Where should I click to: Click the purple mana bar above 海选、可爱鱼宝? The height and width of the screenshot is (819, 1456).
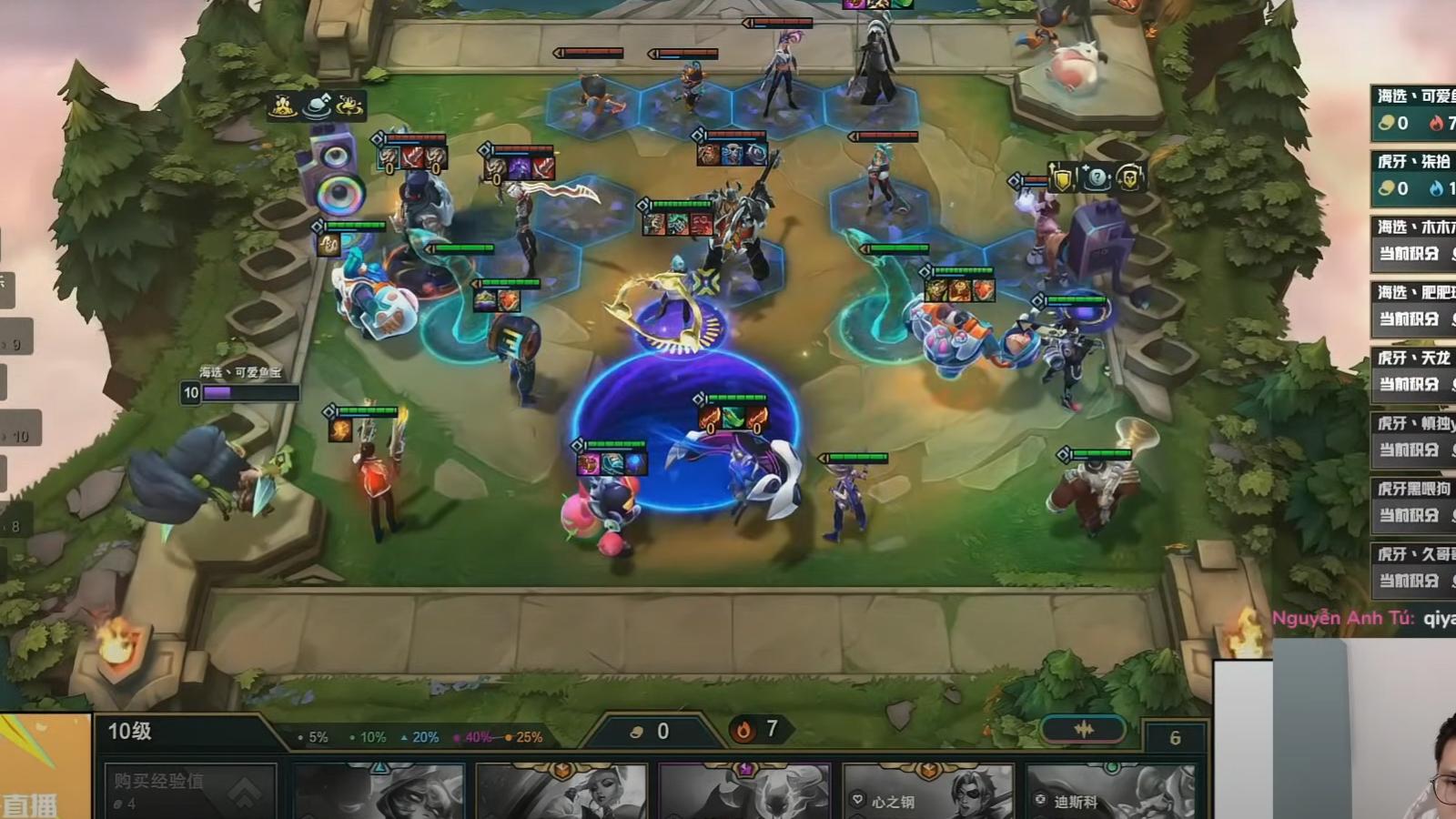[221, 392]
